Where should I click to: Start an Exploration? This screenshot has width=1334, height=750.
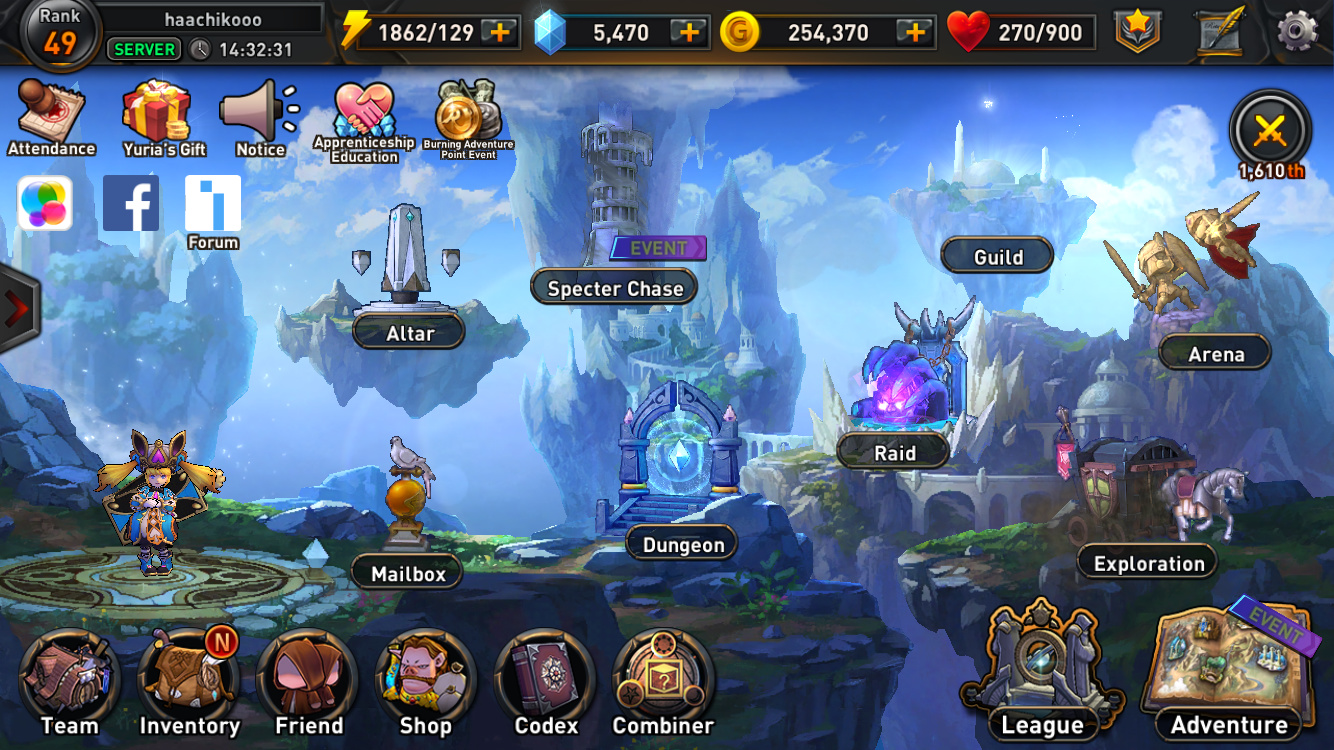1148,563
